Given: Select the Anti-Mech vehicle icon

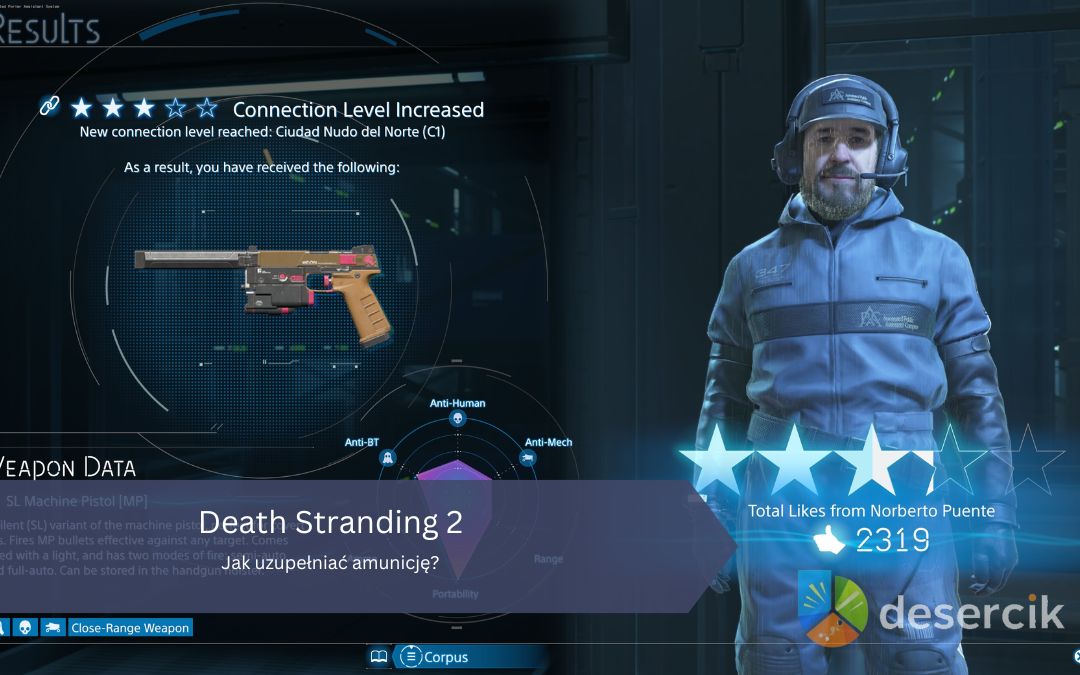Looking at the screenshot, I should [x=528, y=458].
